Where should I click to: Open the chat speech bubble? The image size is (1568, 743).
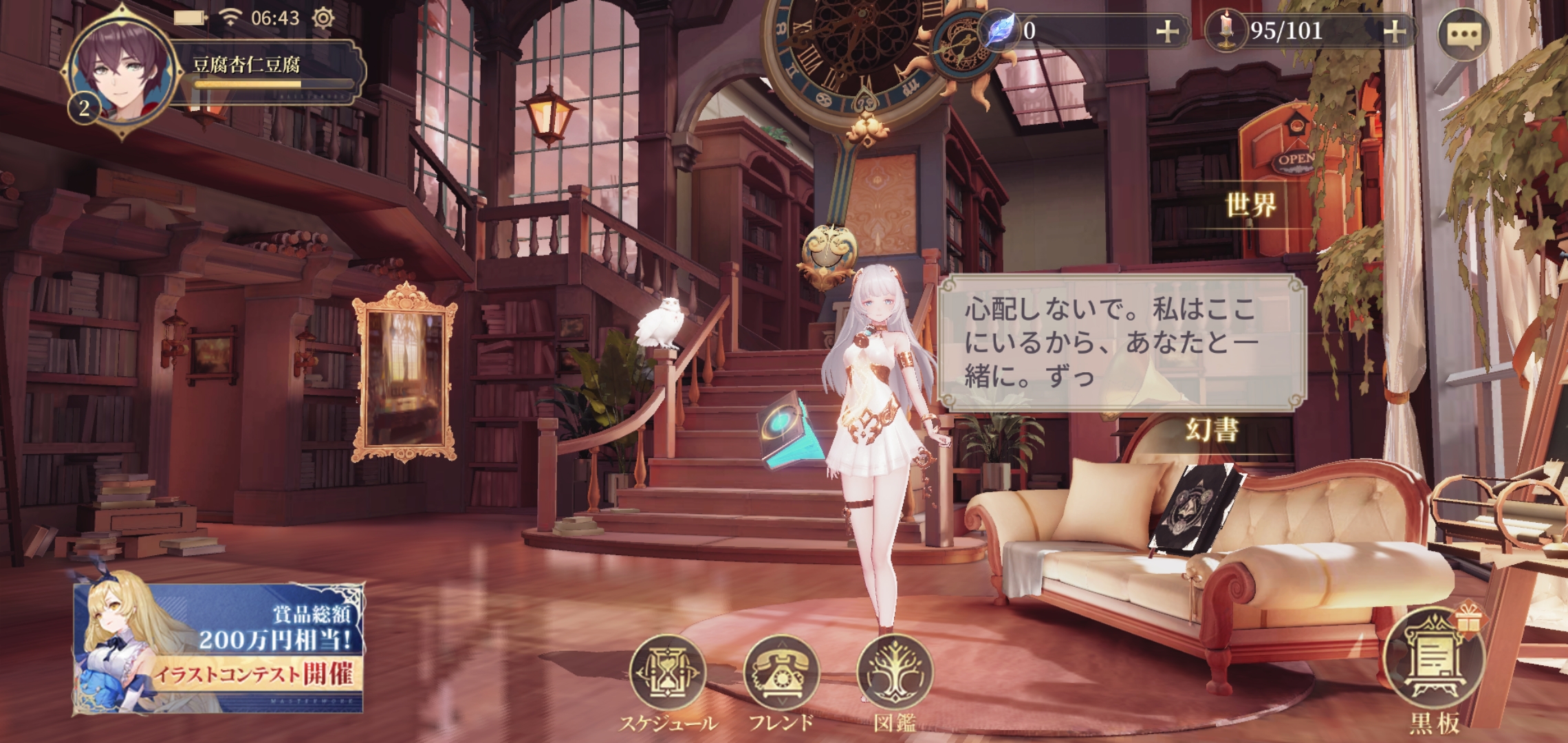tap(1463, 34)
